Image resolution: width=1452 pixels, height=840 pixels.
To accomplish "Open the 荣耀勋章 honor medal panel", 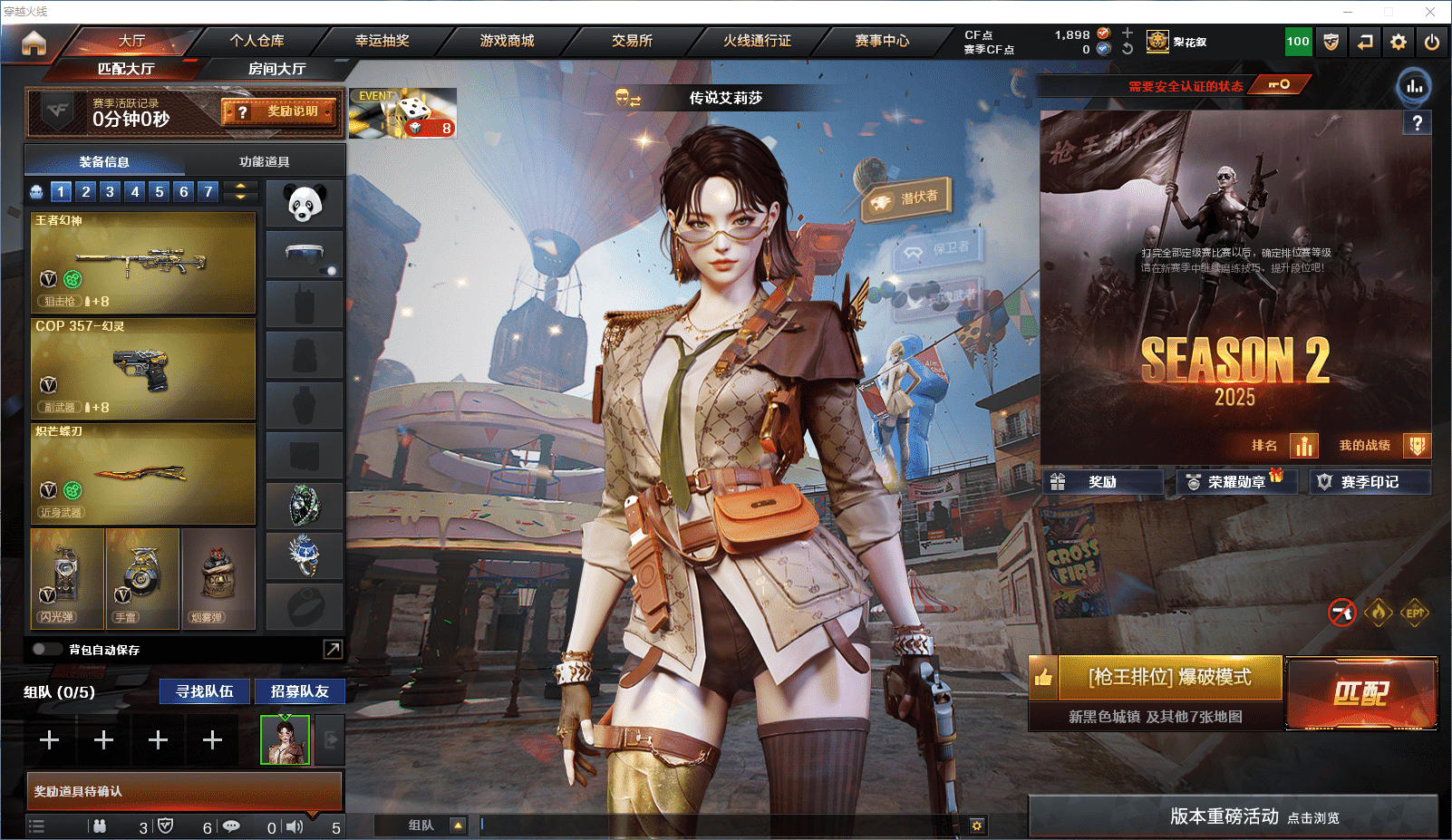I will (x=1235, y=482).
